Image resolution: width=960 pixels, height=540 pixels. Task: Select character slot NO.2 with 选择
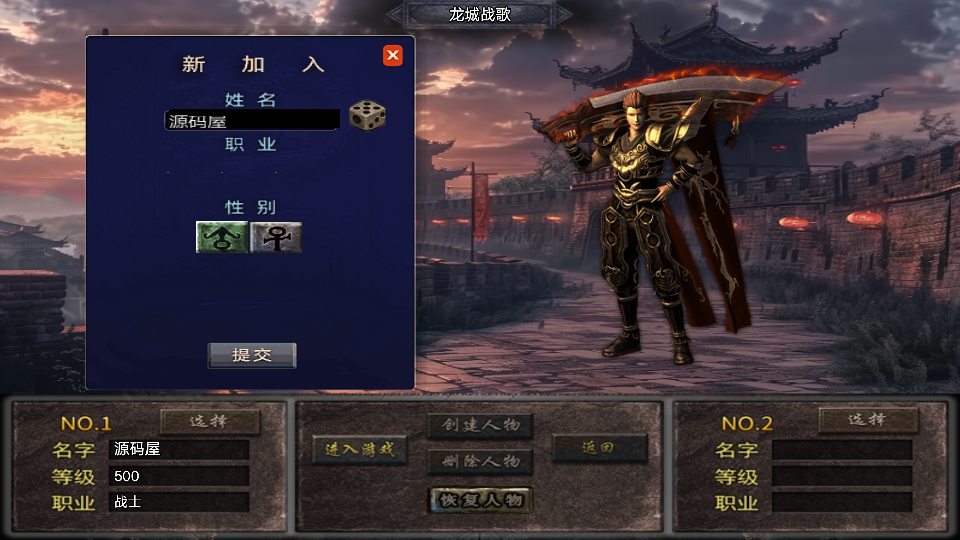pyautogui.click(x=868, y=421)
